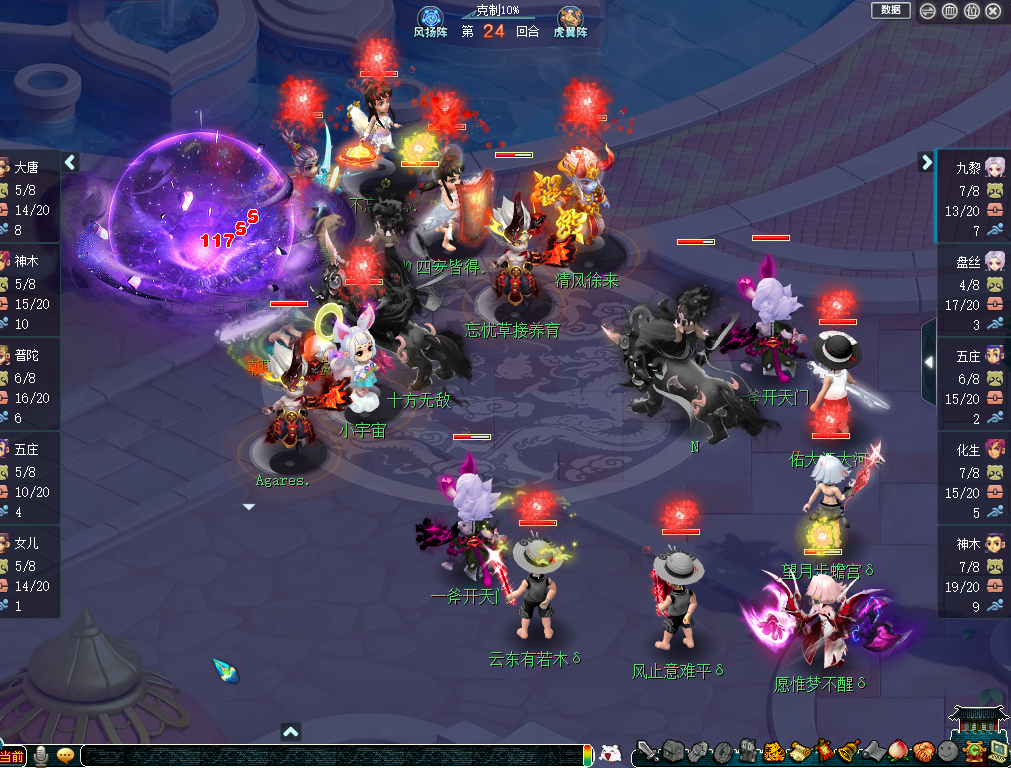This screenshot has width=1011, height=768.
Task: Collapse the left team panel arrow
Action: pyautogui.click(x=70, y=162)
